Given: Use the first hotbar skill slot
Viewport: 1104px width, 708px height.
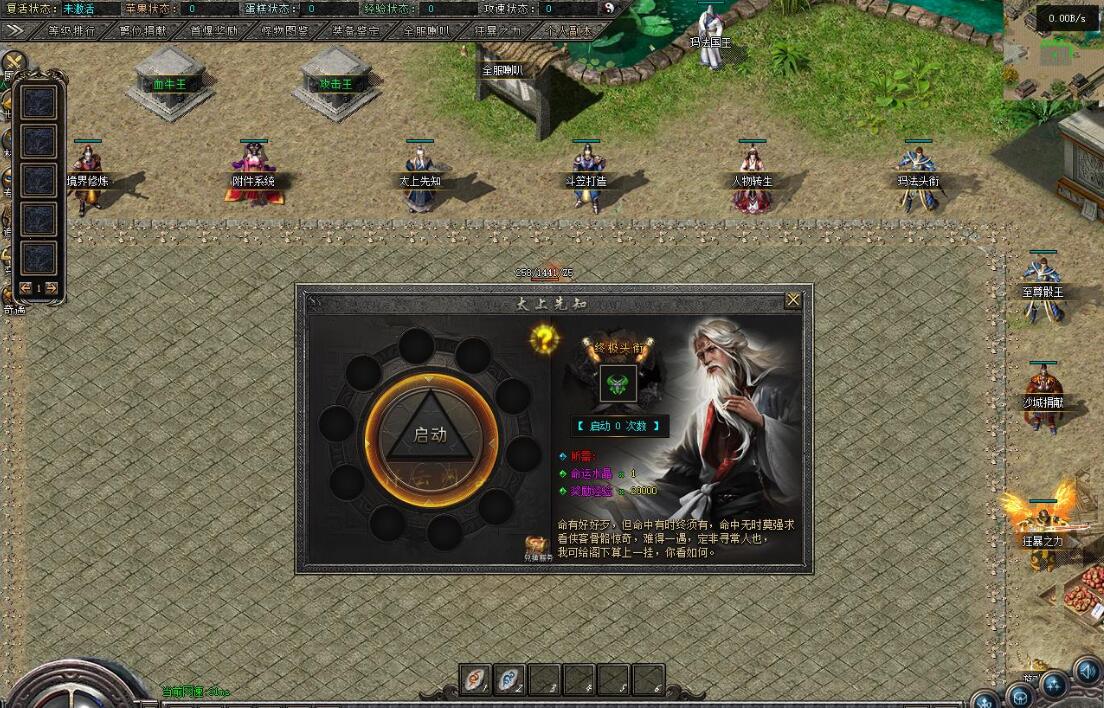Looking at the screenshot, I should [x=477, y=680].
